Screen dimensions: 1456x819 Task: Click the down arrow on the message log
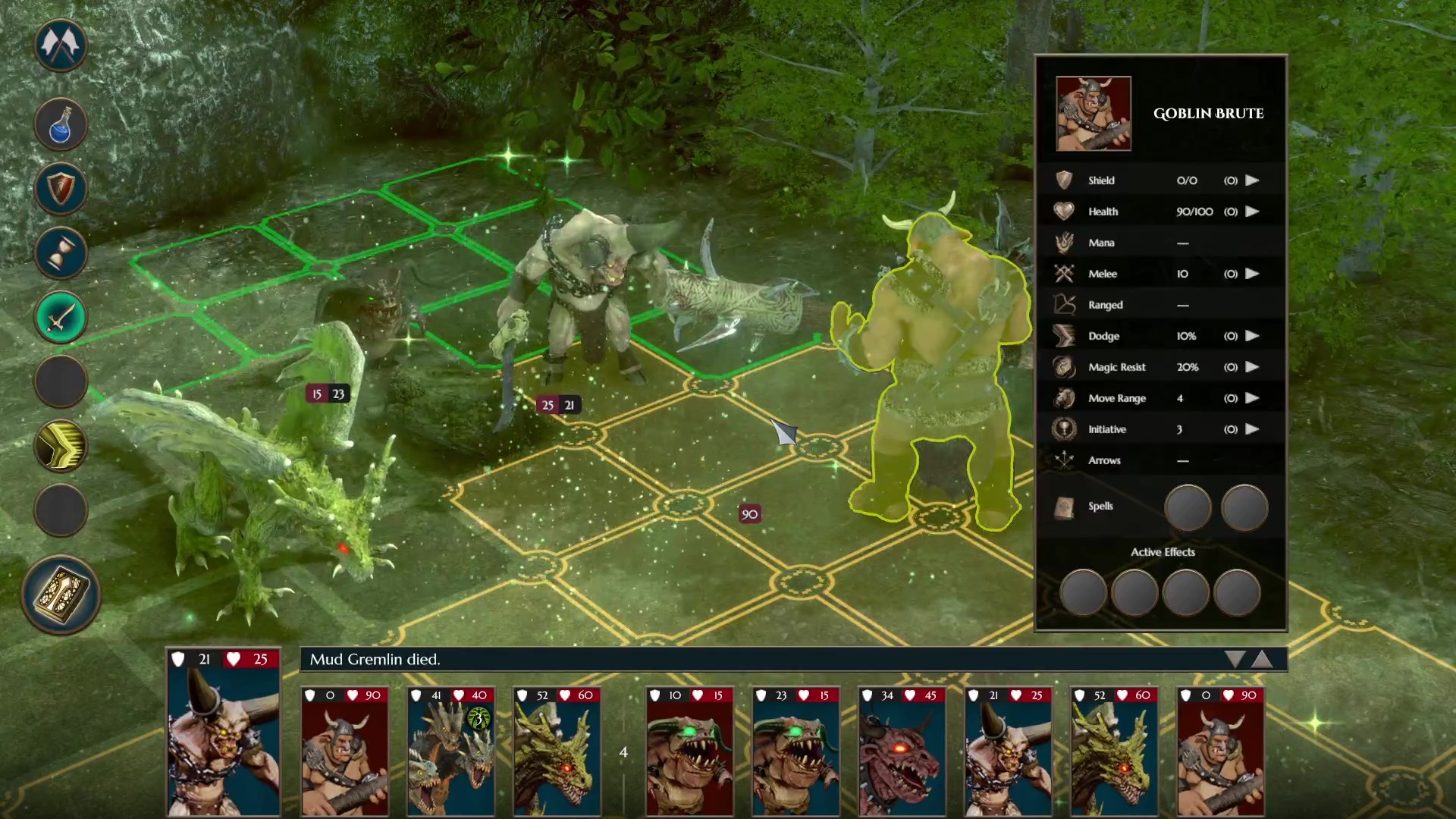tap(1235, 660)
